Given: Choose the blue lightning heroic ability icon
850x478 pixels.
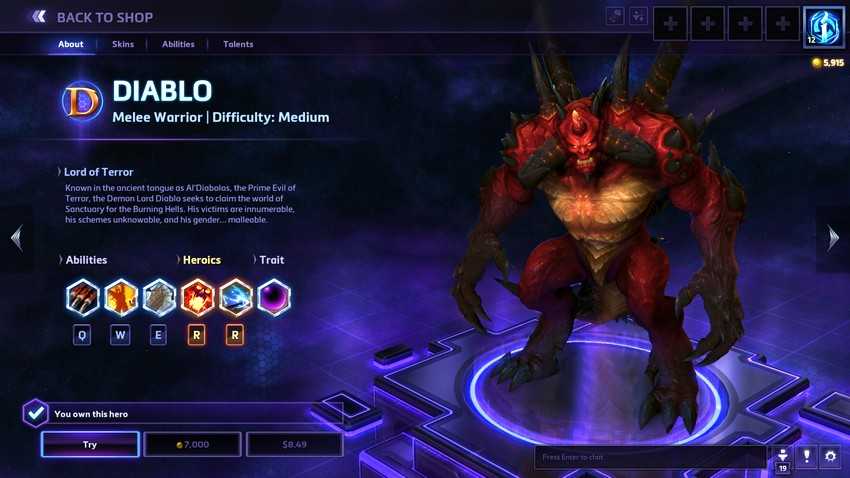Looking at the screenshot, I should (235, 297).
